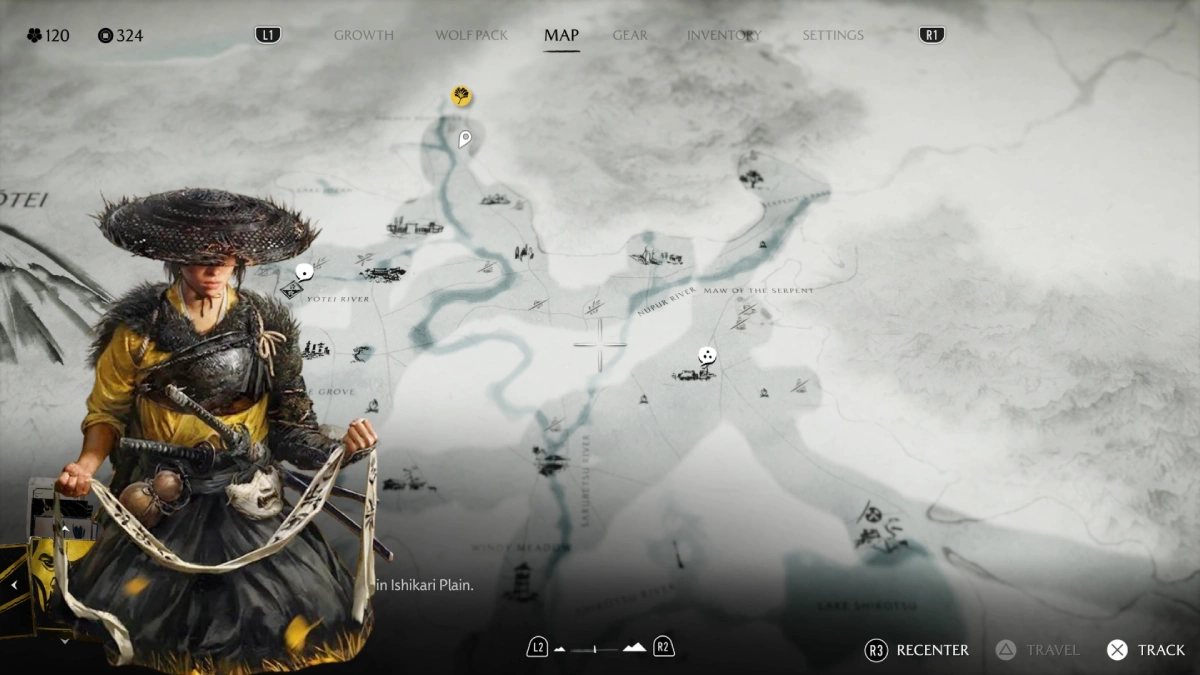Select the diamond-shaped marker by Yotei River

[291, 290]
